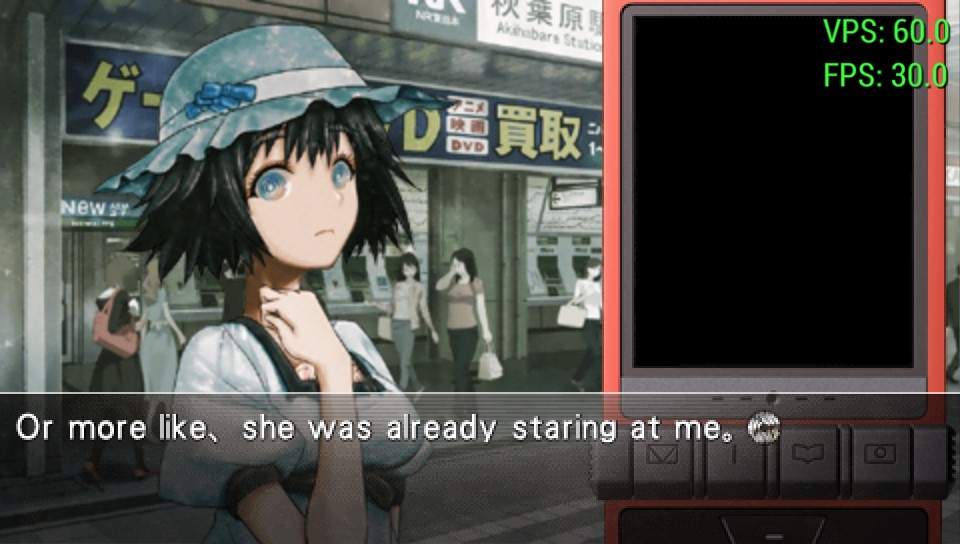Open the phone's mail envelope button
960x544 pixels.
(662, 456)
